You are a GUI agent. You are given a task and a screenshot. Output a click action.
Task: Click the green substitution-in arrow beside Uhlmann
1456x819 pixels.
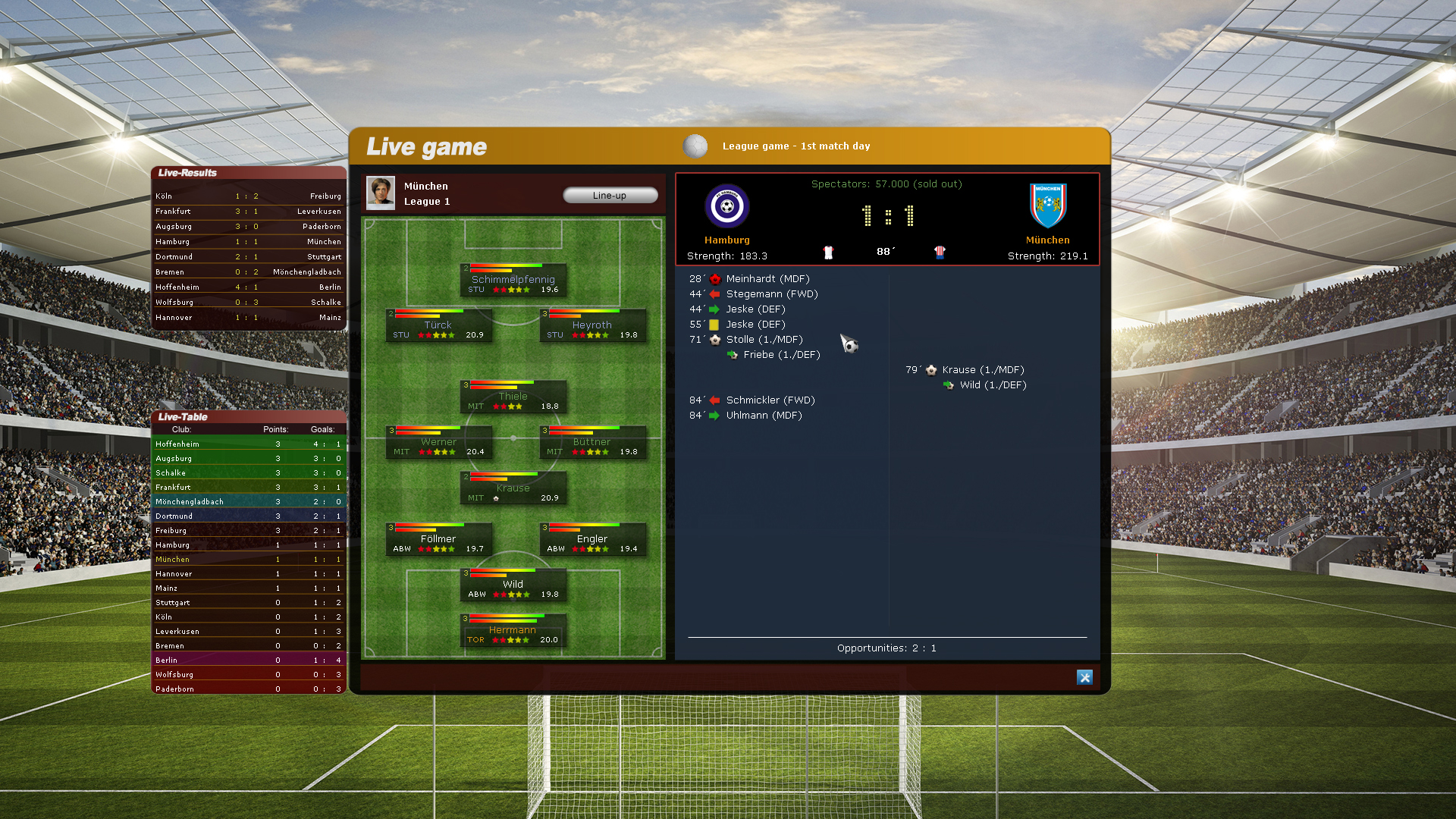[714, 415]
